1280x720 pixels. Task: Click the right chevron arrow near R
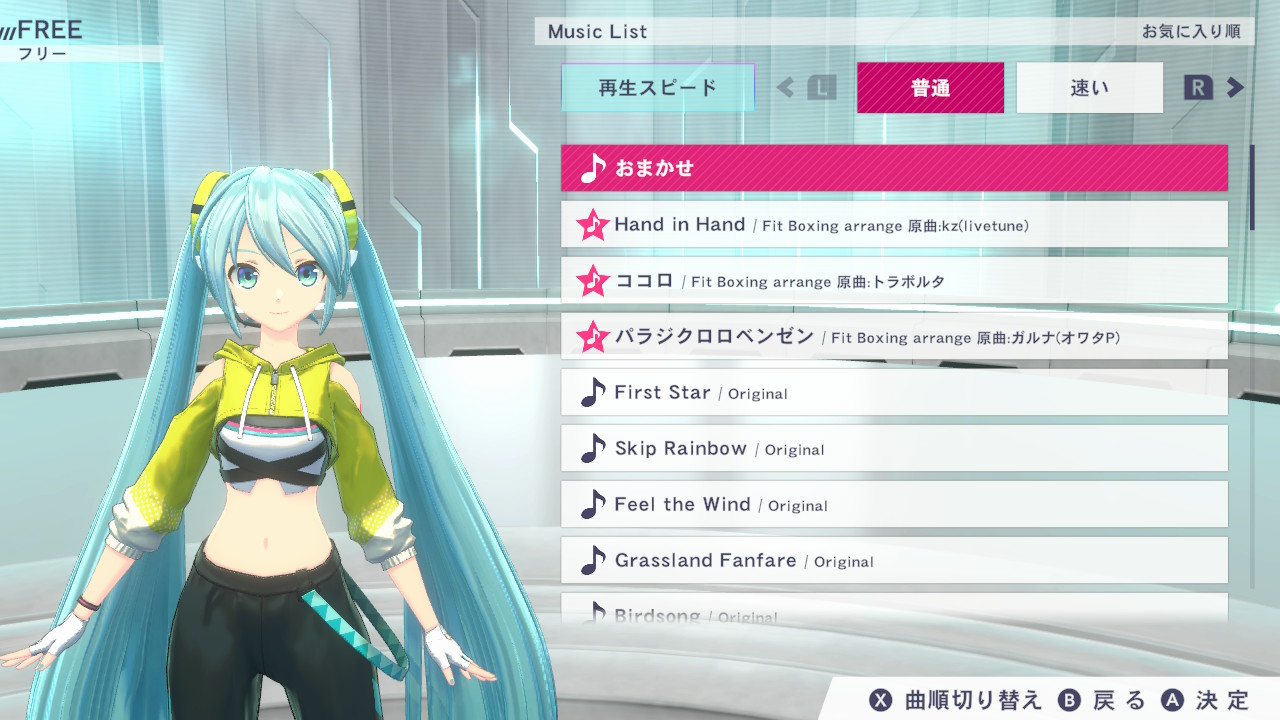pos(1236,87)
